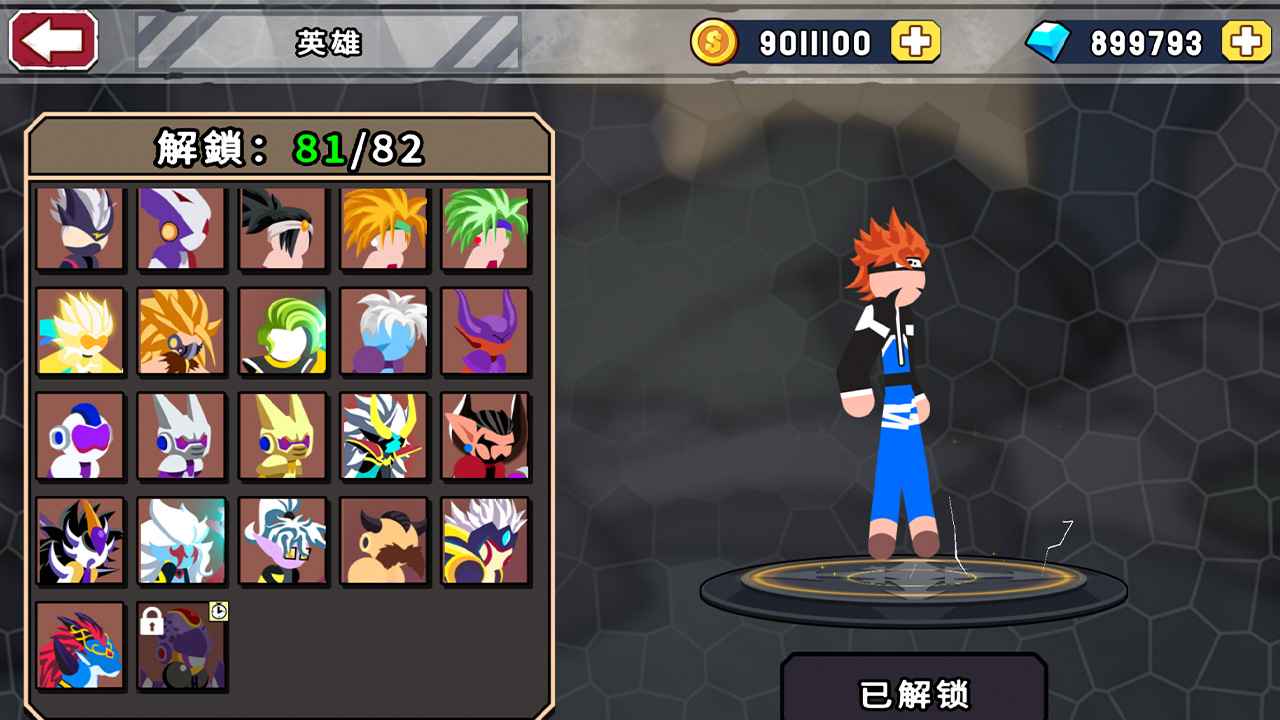This screenshot has width=1280, height=720.
Task: Select the purple horned demon hero portrait
Action: click(484, 330)
